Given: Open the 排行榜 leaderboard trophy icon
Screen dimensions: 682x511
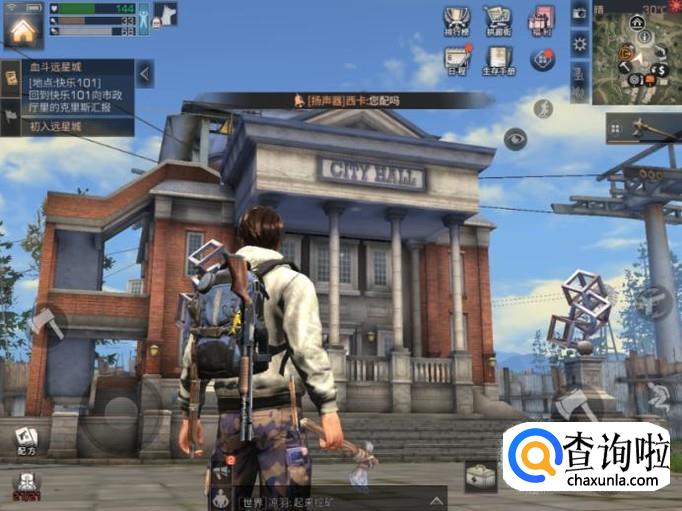Looking at the screenshot, I should tap(456, 19).
